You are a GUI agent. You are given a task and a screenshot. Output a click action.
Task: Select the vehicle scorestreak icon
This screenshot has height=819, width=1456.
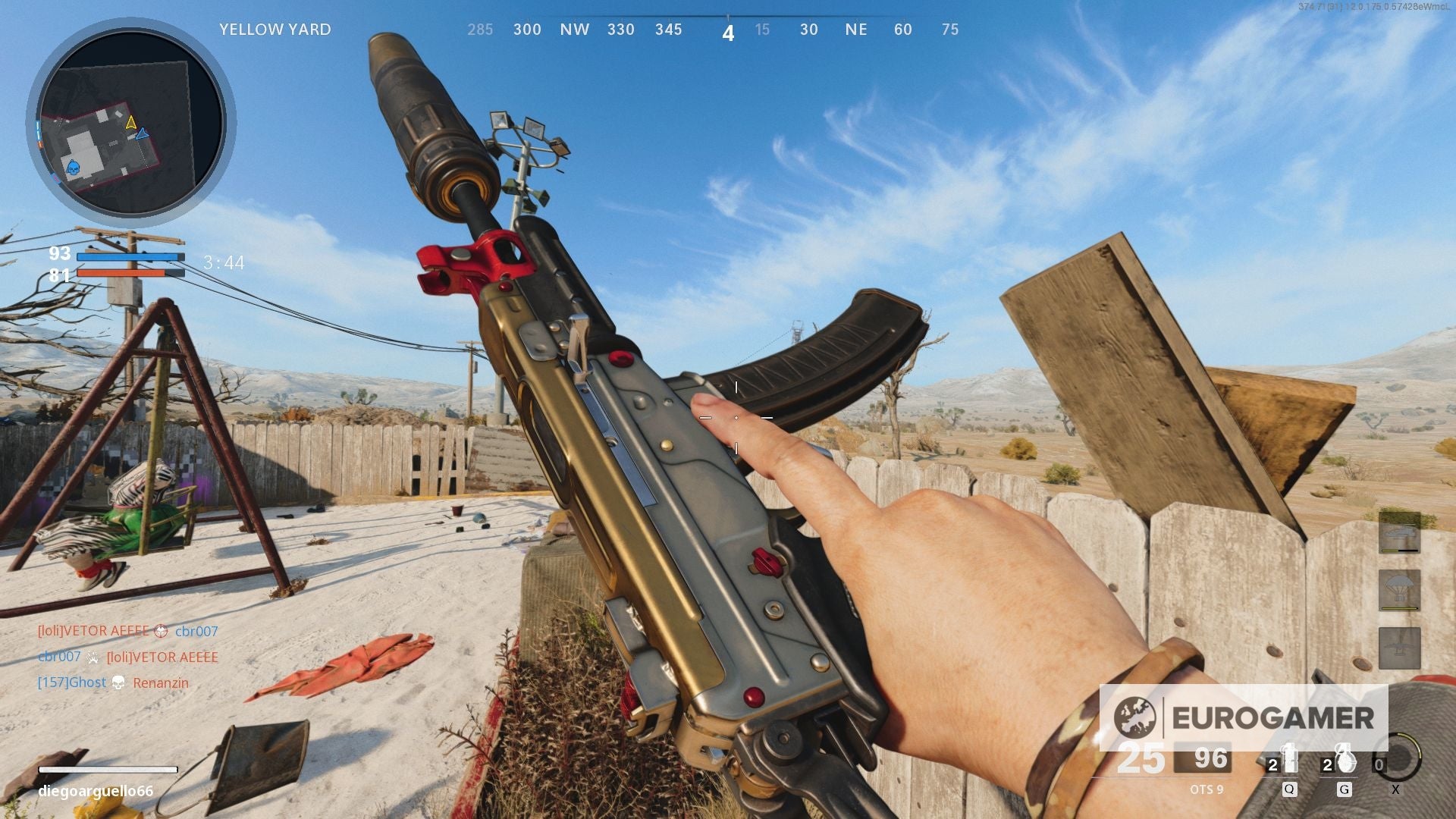click(x=1400, y=532)
